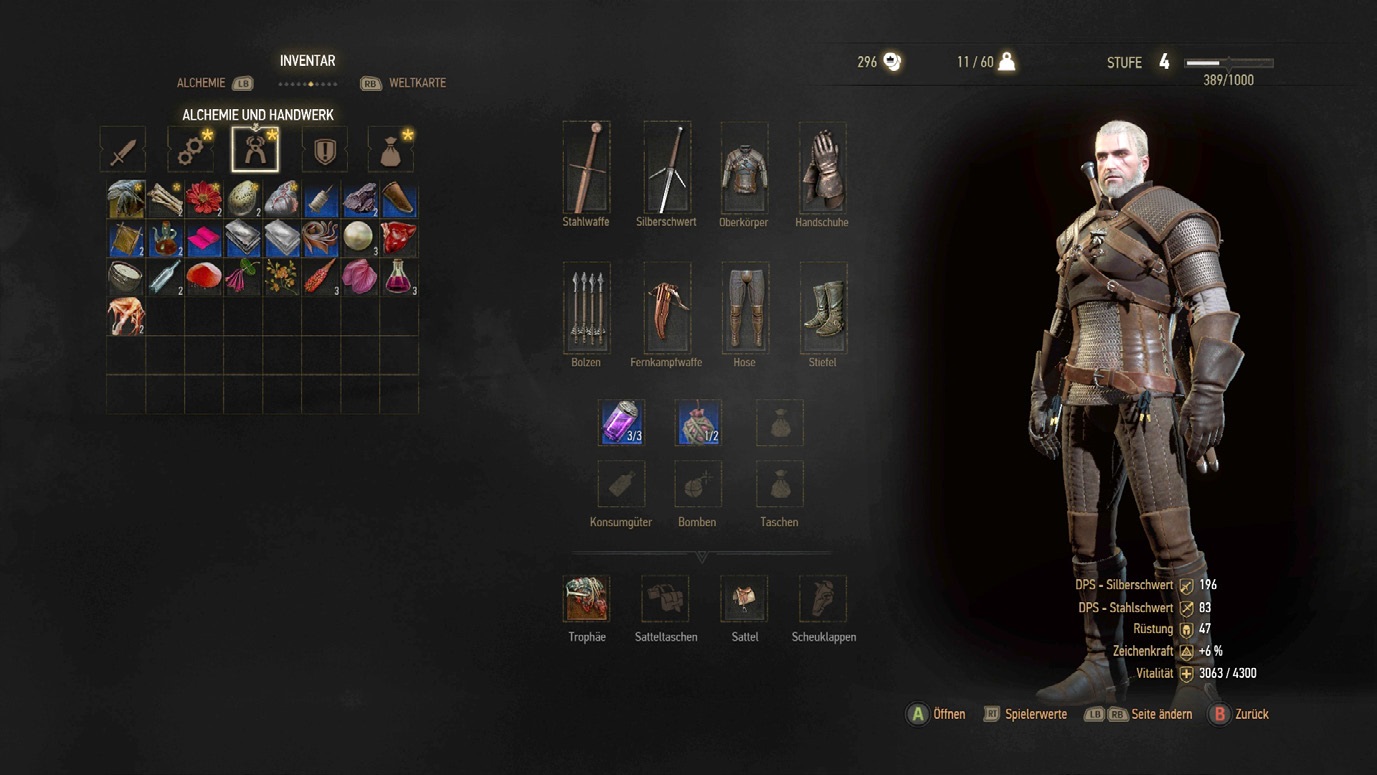Choose the Sattel saddle slot
The image size is (1377, 775).
pos(744,598)
